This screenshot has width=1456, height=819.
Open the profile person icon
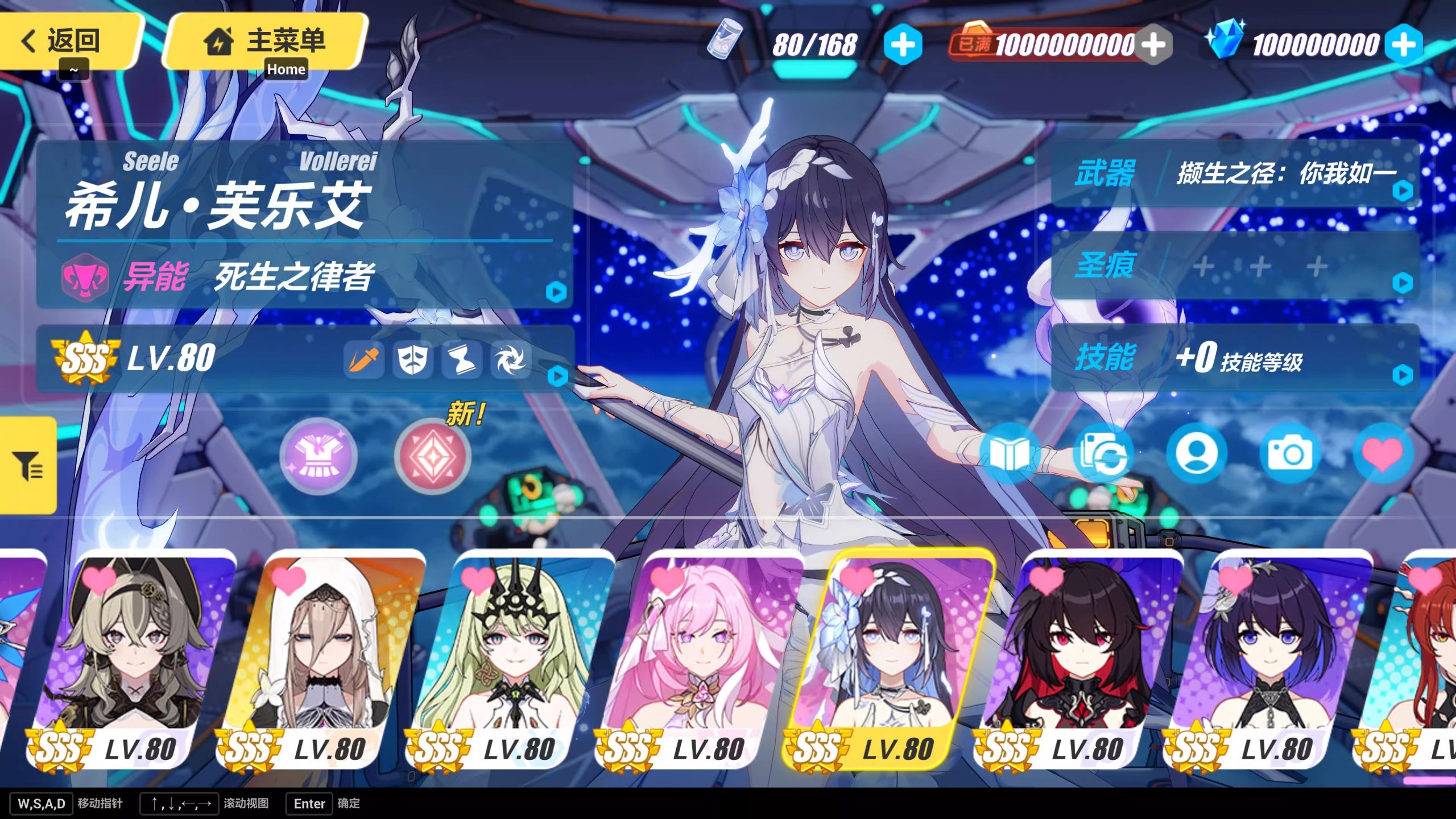click(x=1196, y=454)
